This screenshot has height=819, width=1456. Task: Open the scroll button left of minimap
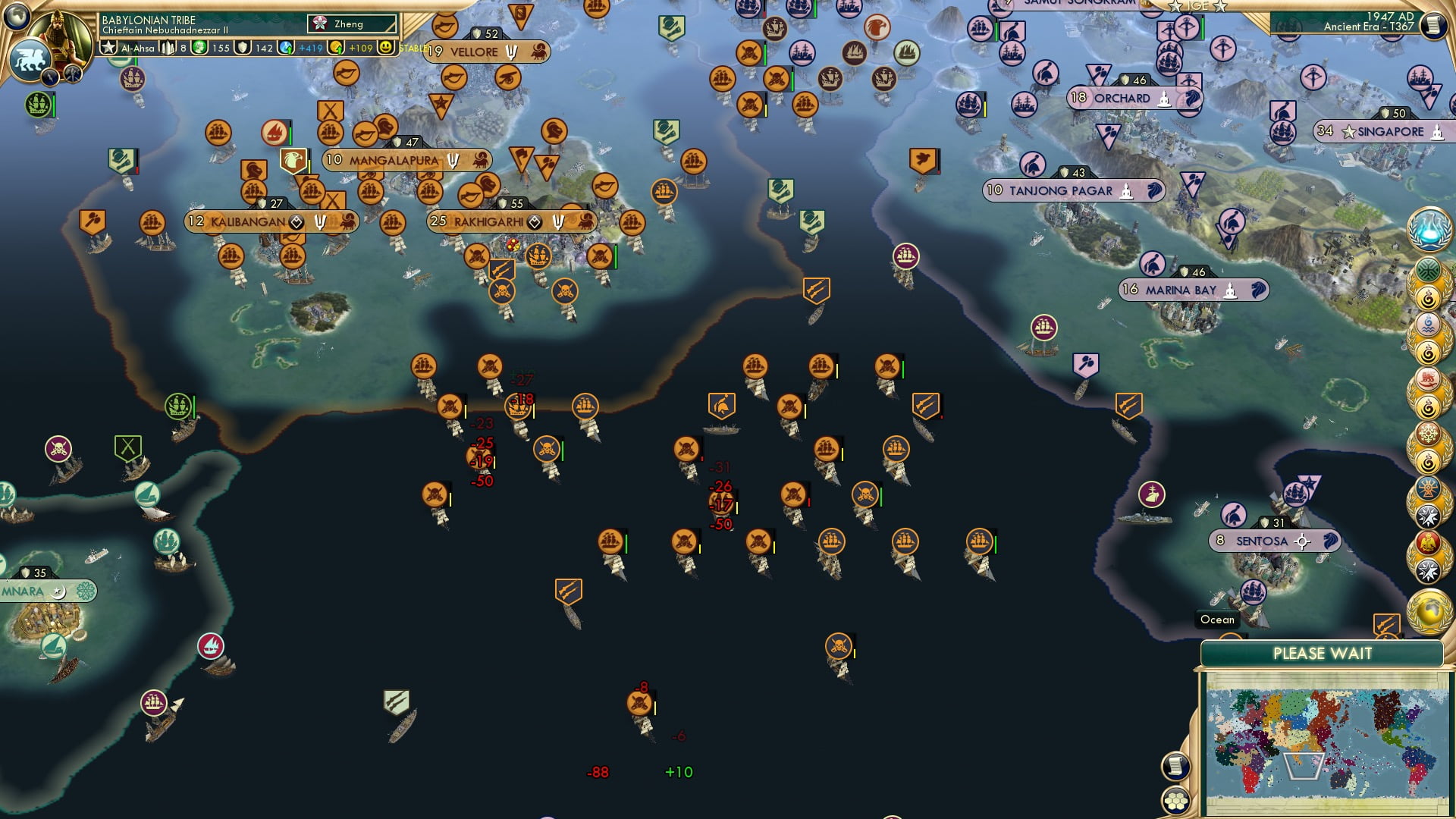(x=1175, y=766)
